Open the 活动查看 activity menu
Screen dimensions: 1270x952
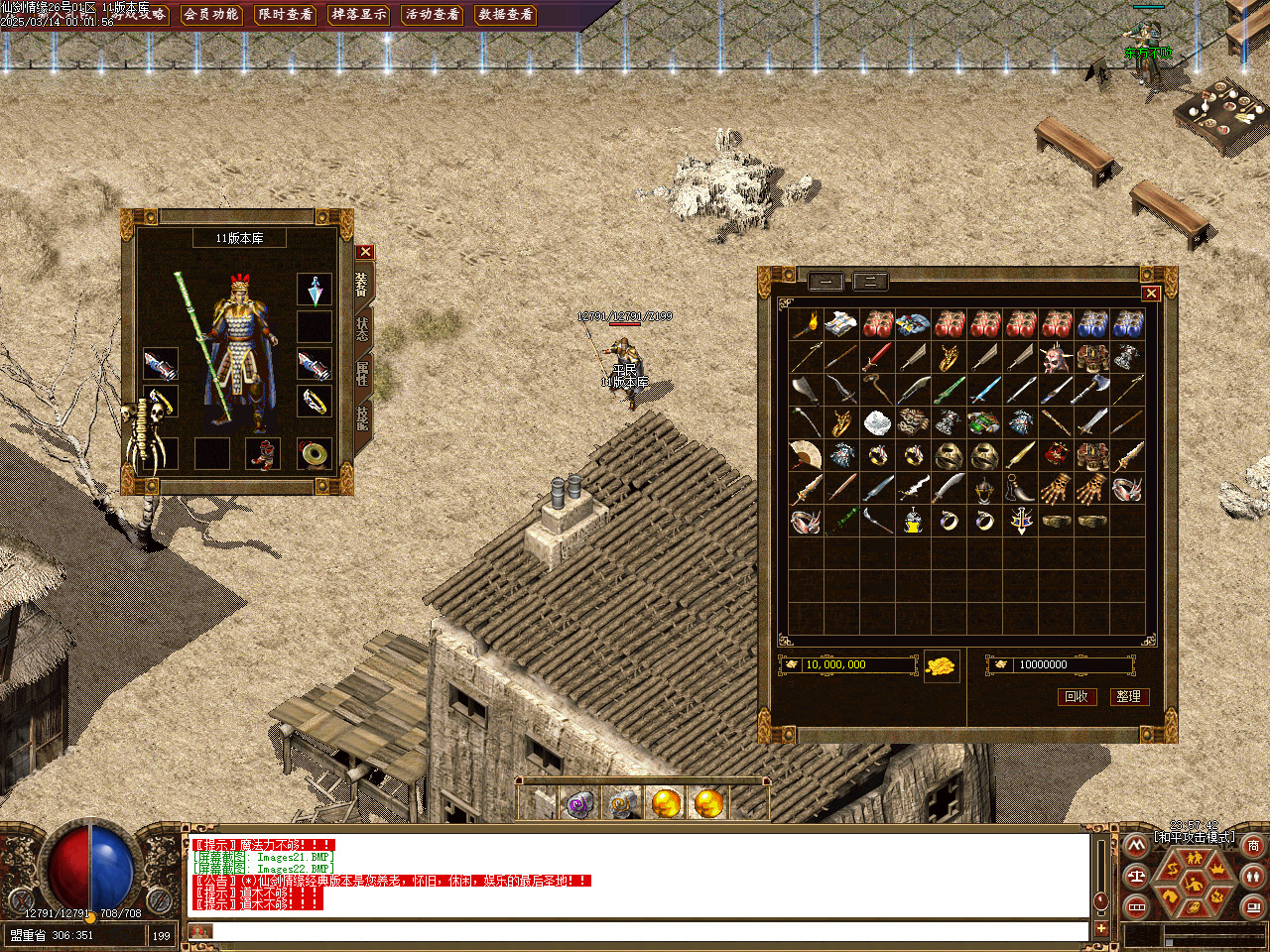(433, 14)
